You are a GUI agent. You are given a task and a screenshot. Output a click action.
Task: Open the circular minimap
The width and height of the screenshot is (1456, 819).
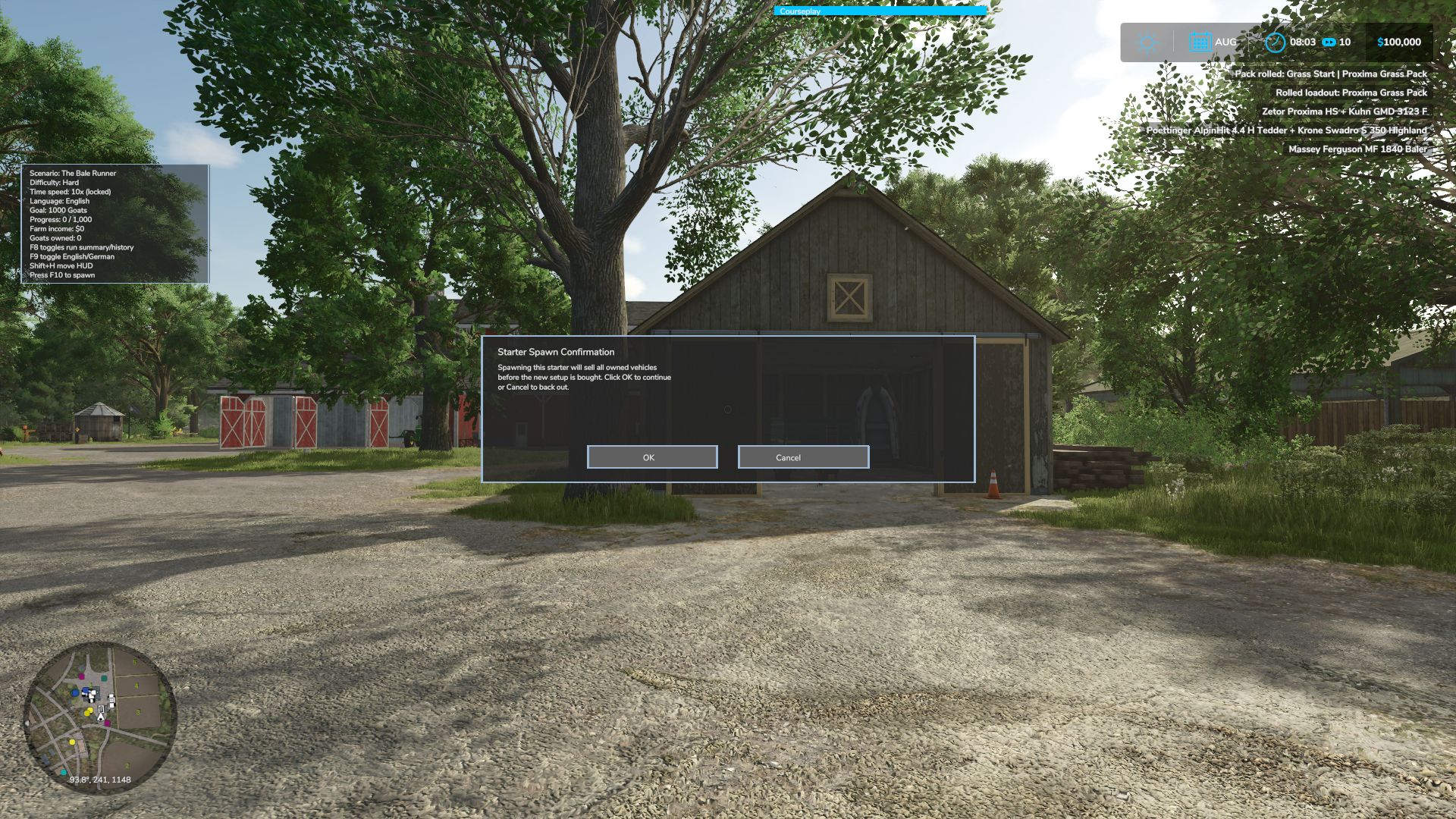tap(100, 717)
